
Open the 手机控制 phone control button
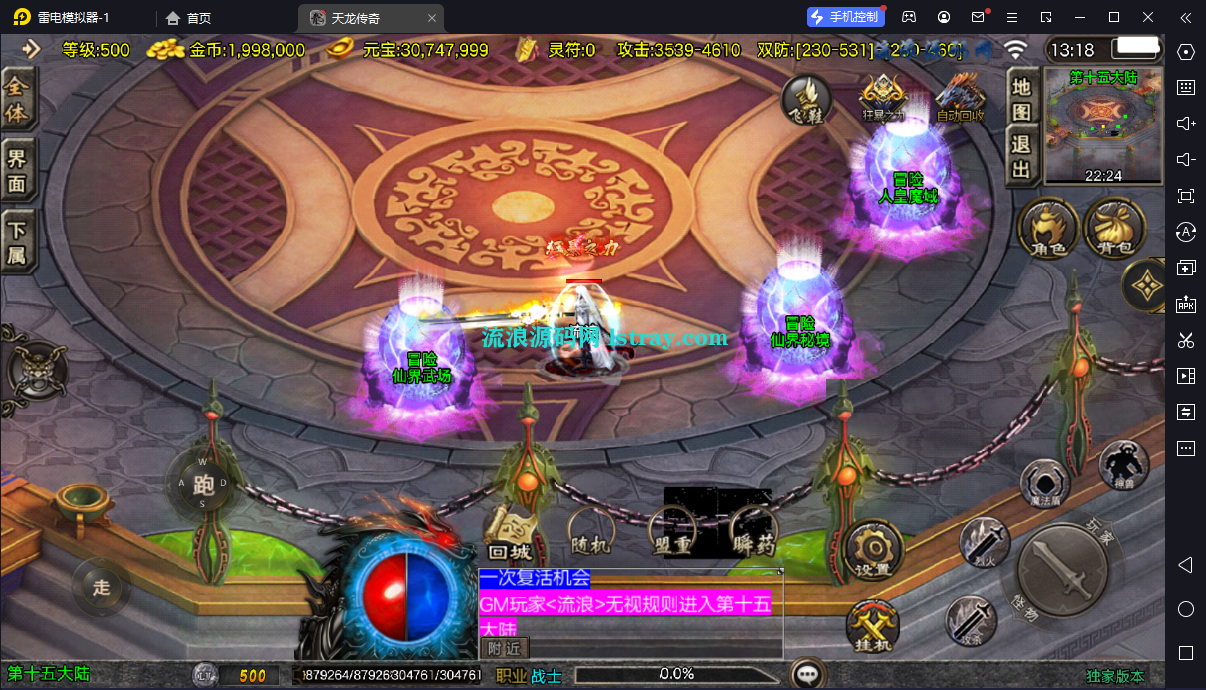[x=845, y=17]
